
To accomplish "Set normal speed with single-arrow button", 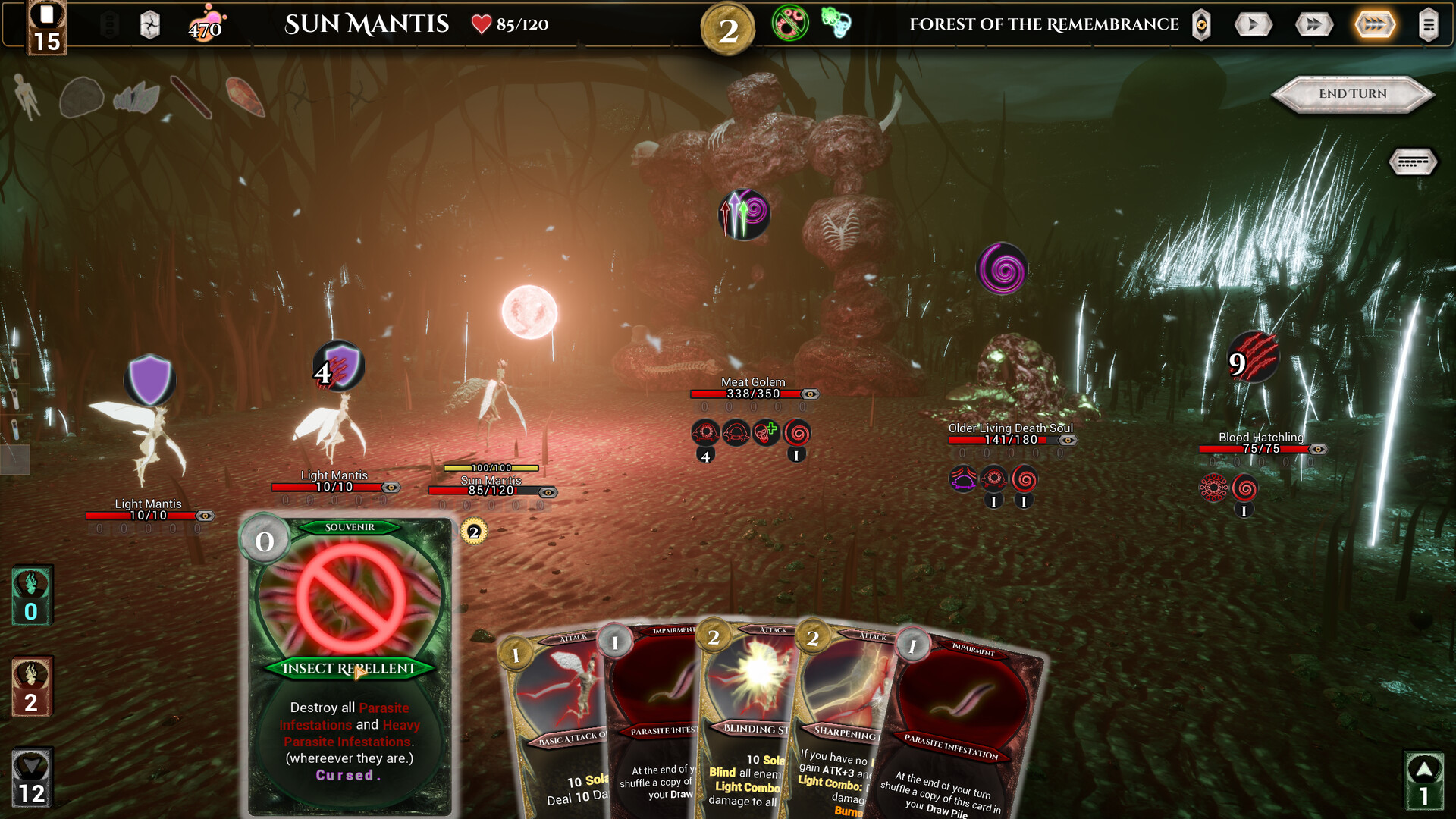I will pyautogui.click(x=1253, y=25).
